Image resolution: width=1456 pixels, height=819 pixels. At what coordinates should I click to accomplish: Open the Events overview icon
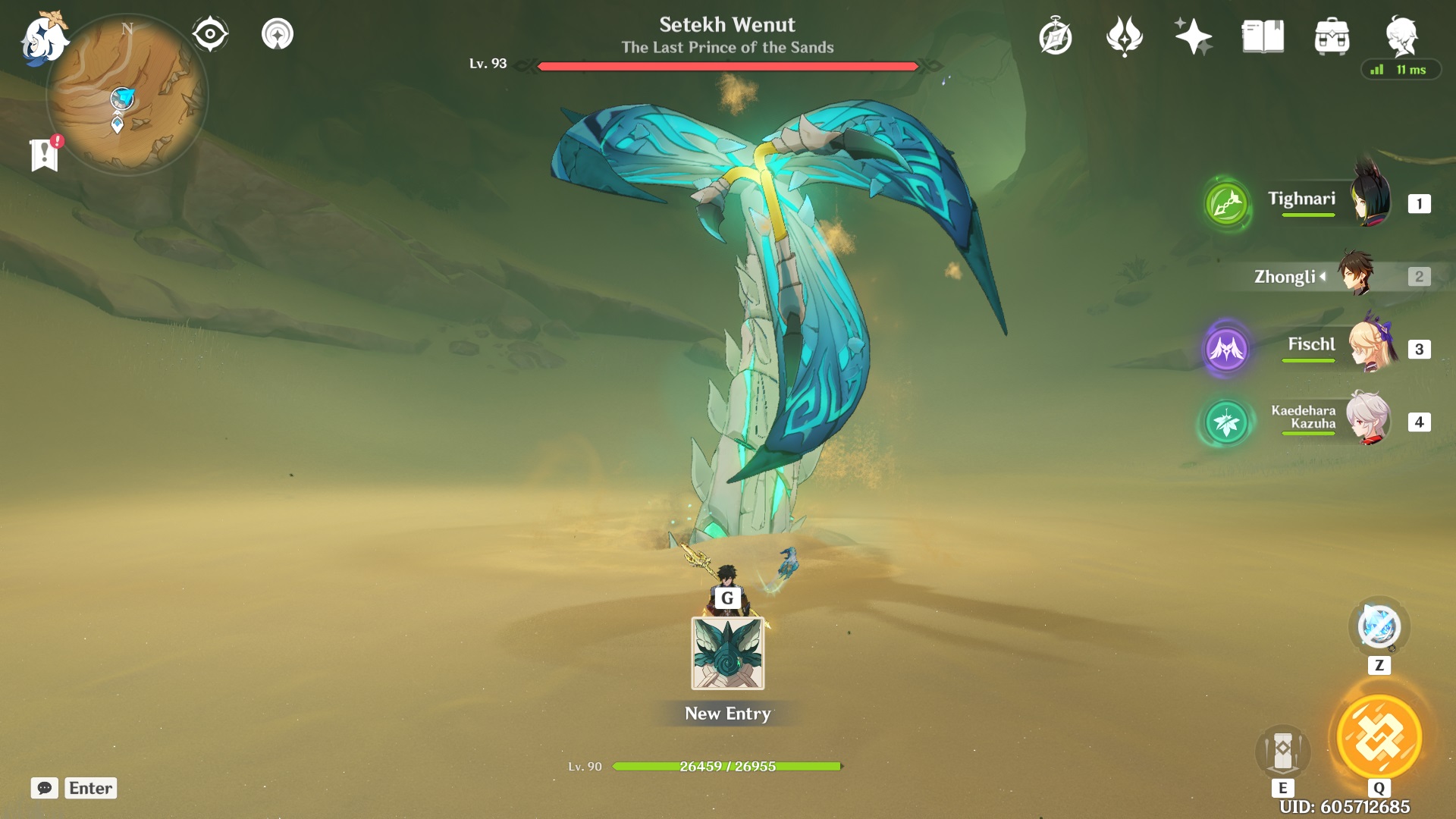click(x=1125, y=34)
